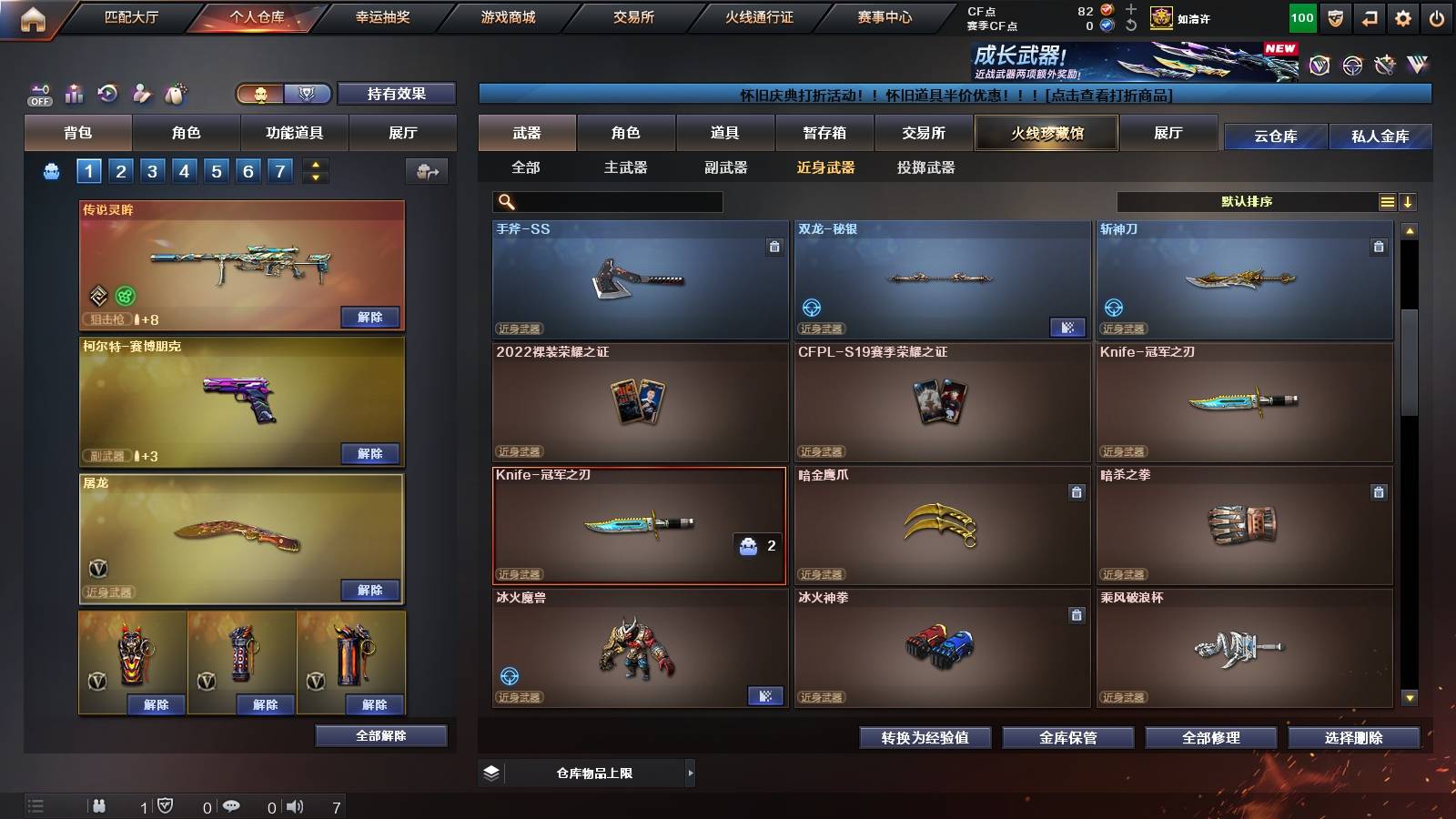Click the friends icon in the status bar

coord(98,805)
